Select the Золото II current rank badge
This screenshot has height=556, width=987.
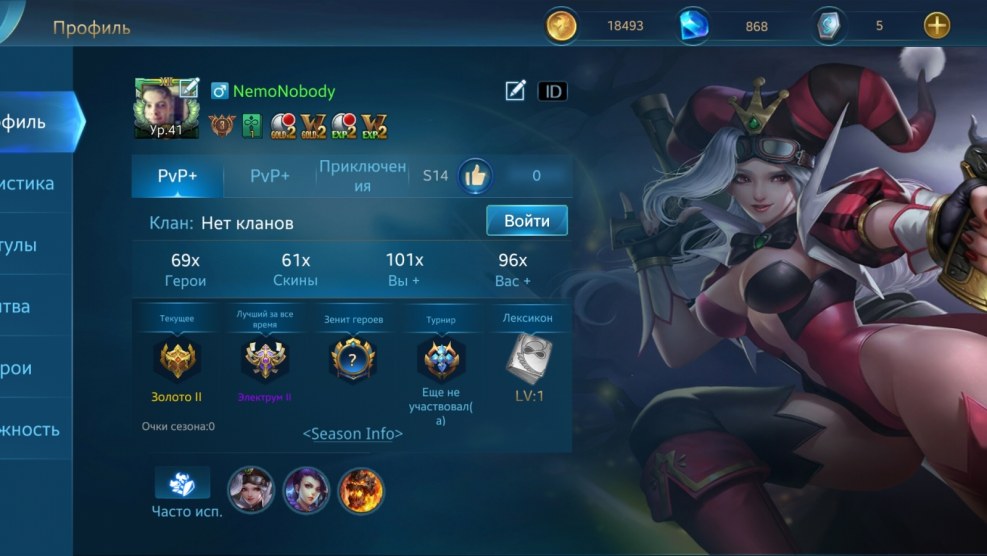(177, 361)
